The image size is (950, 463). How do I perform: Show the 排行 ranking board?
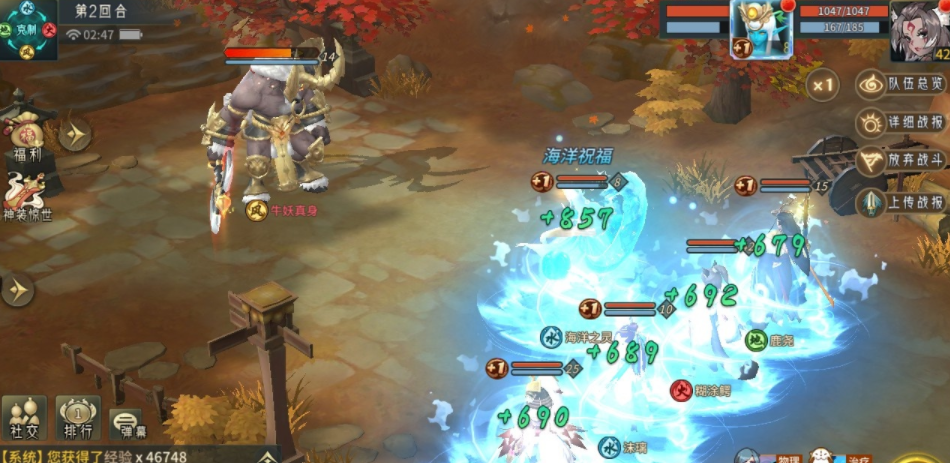click(77, 417)
